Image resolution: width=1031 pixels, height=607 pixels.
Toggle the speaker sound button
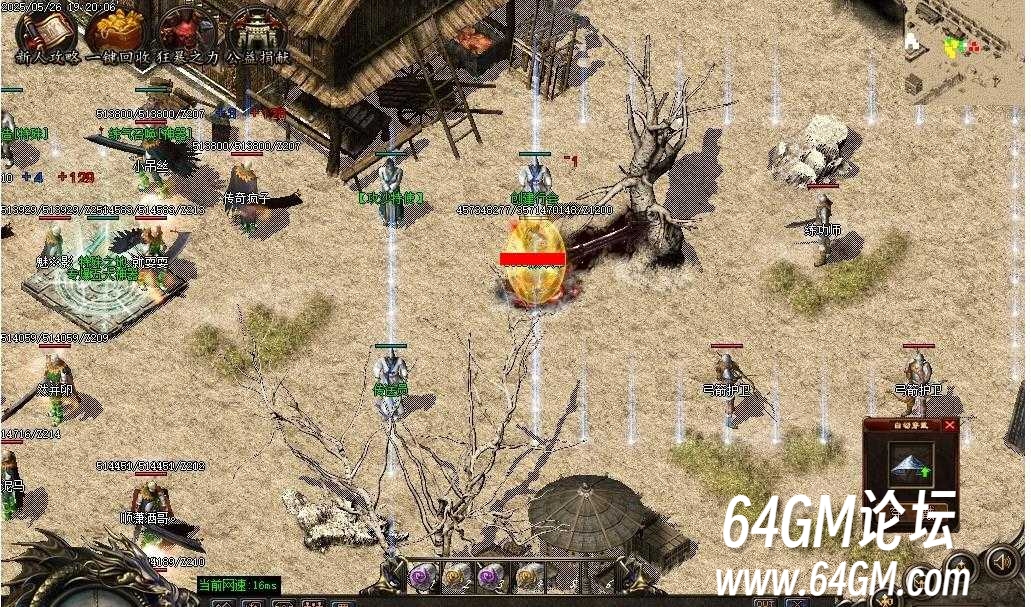[x=1001, y=561]
